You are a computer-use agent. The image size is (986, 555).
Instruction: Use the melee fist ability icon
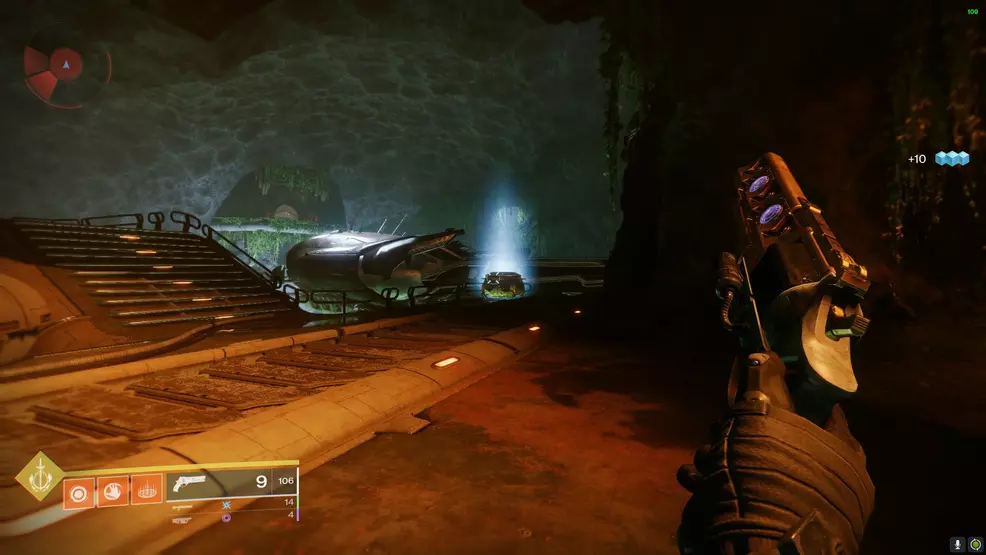(x=113, y=490)
